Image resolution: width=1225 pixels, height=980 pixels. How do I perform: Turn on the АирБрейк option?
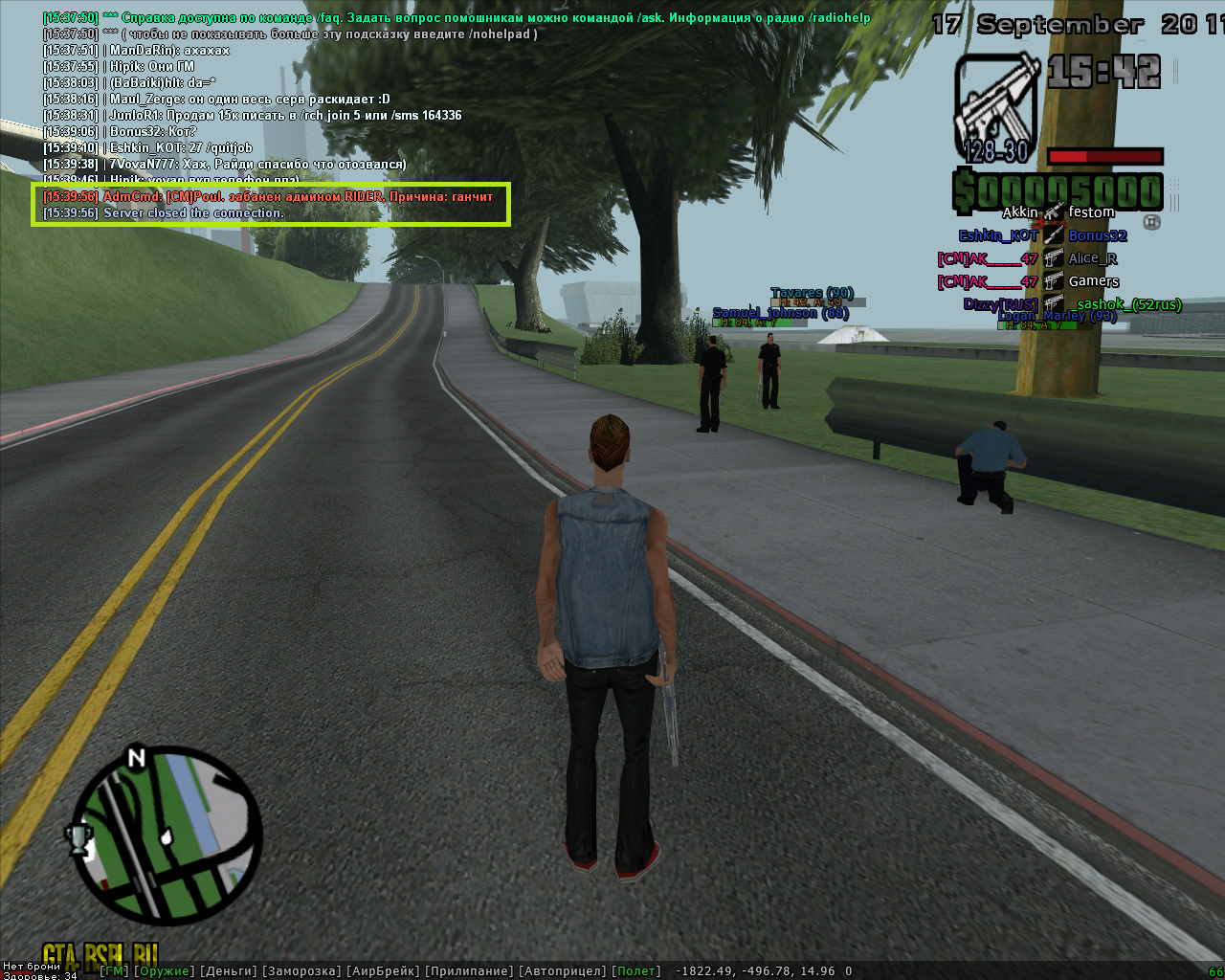tap(383, 970)
